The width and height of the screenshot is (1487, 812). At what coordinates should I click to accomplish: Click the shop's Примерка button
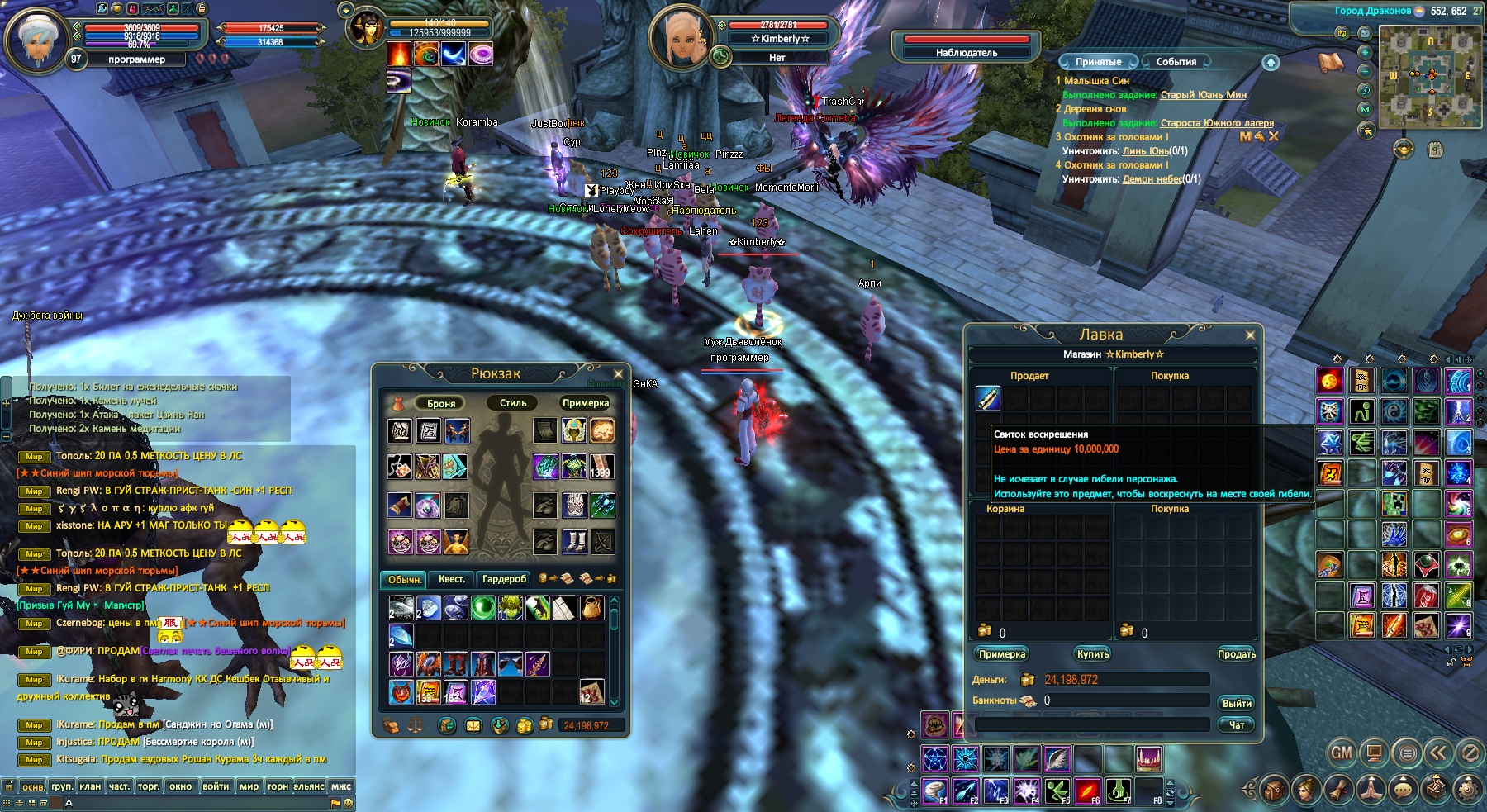pos(1001,654)
